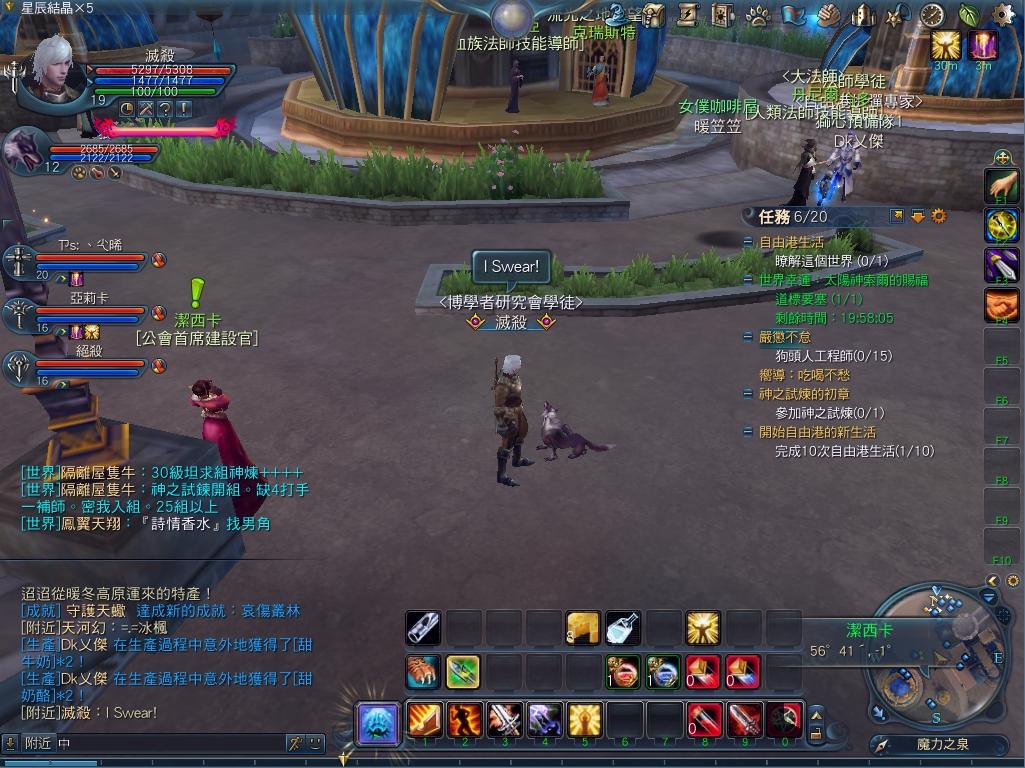Select the wolf pet portrait

pyautogui.click(x=24, y=150)
